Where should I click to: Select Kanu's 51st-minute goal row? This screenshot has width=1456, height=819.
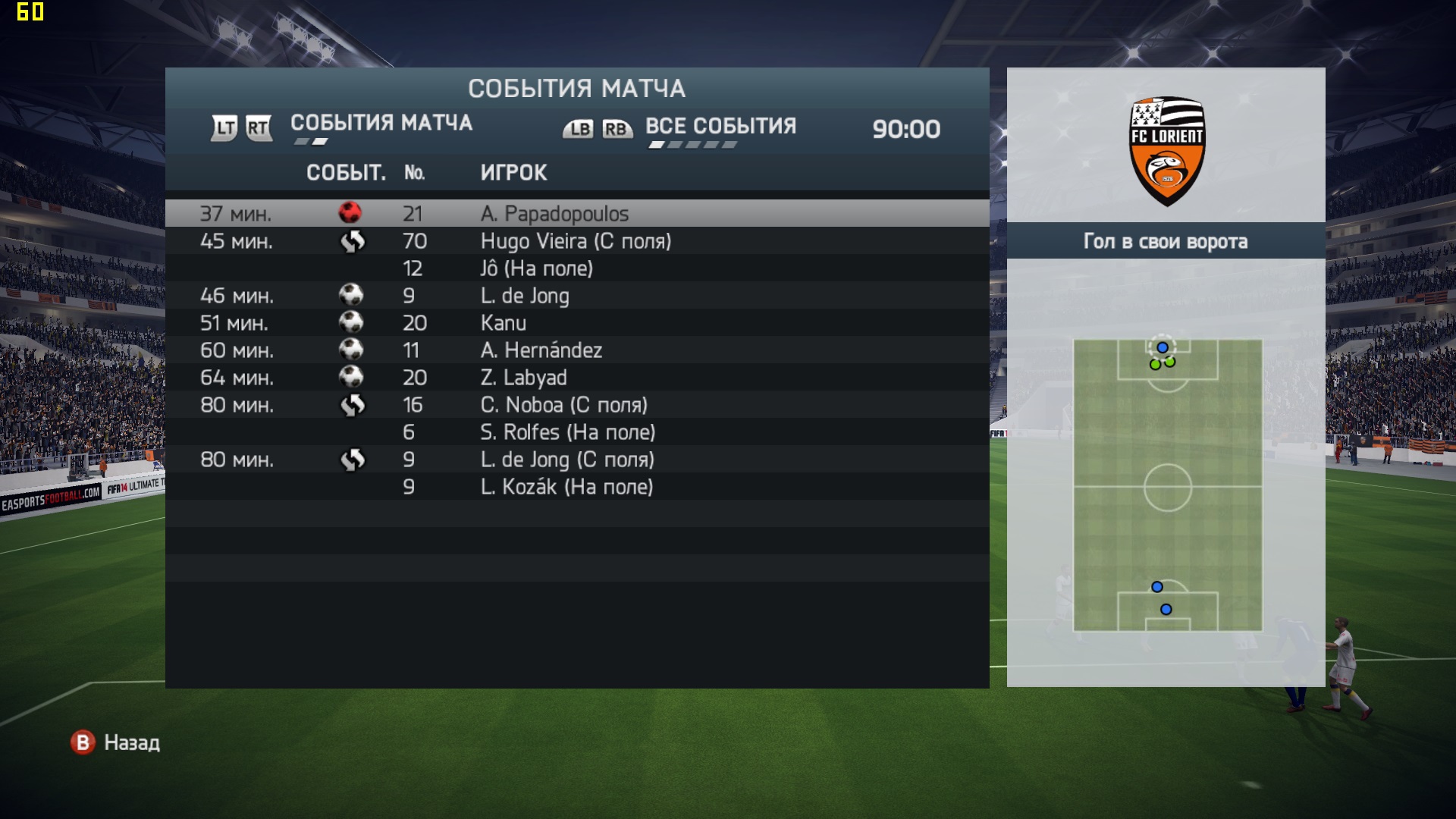point(576,323)
